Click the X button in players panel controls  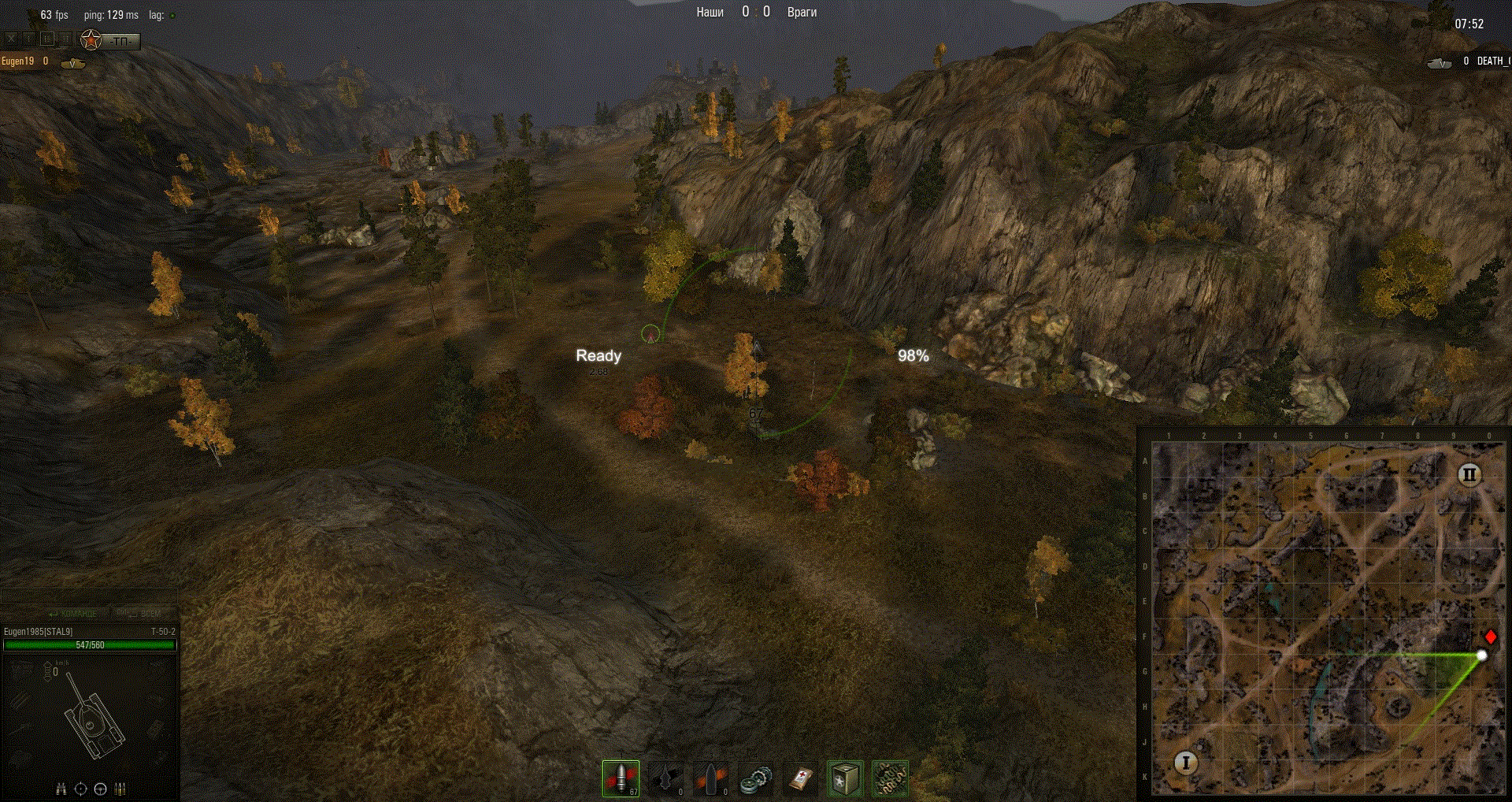click(x=11, y=39)
